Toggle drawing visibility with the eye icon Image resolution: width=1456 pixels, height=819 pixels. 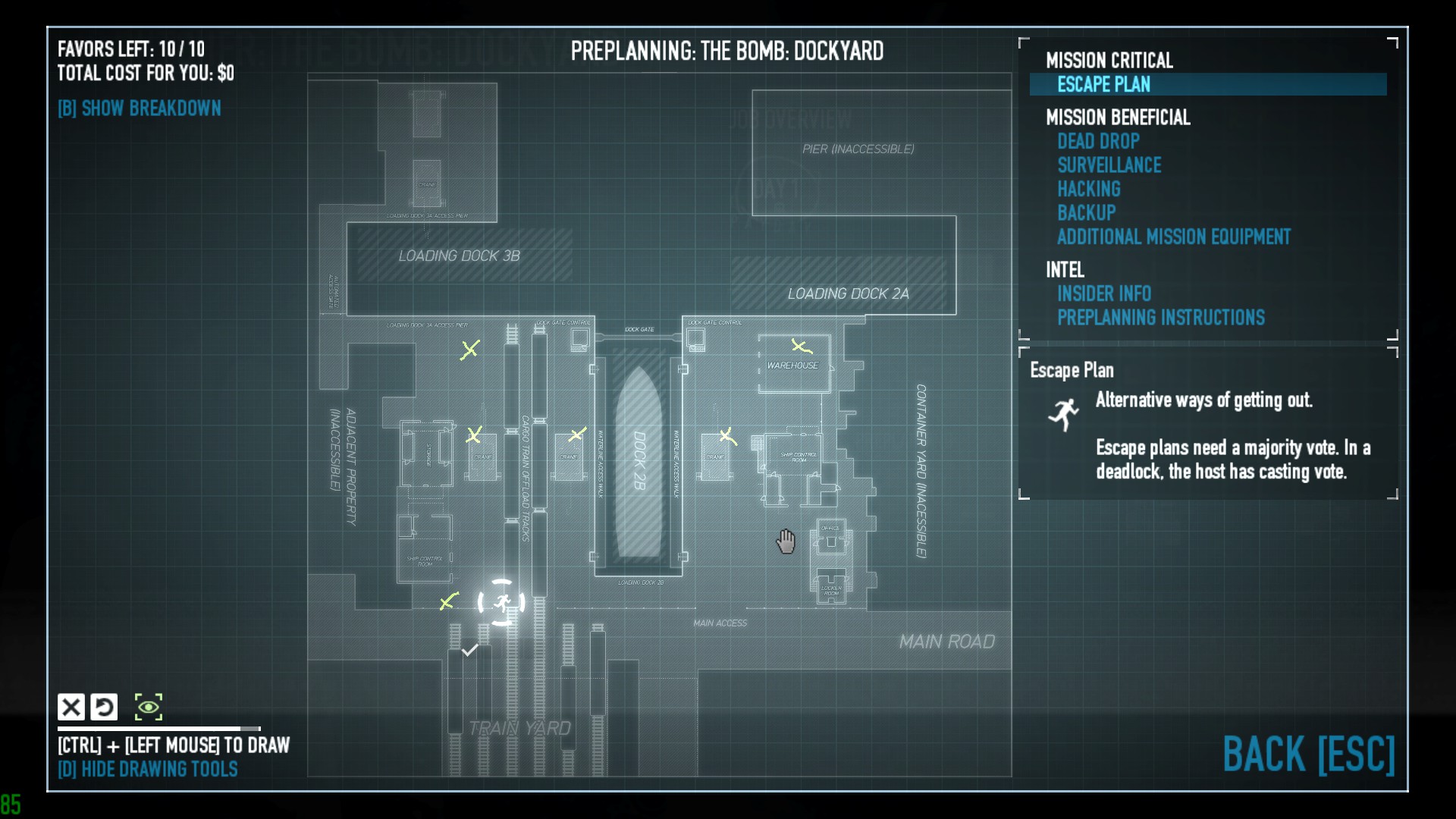[149, 707]
